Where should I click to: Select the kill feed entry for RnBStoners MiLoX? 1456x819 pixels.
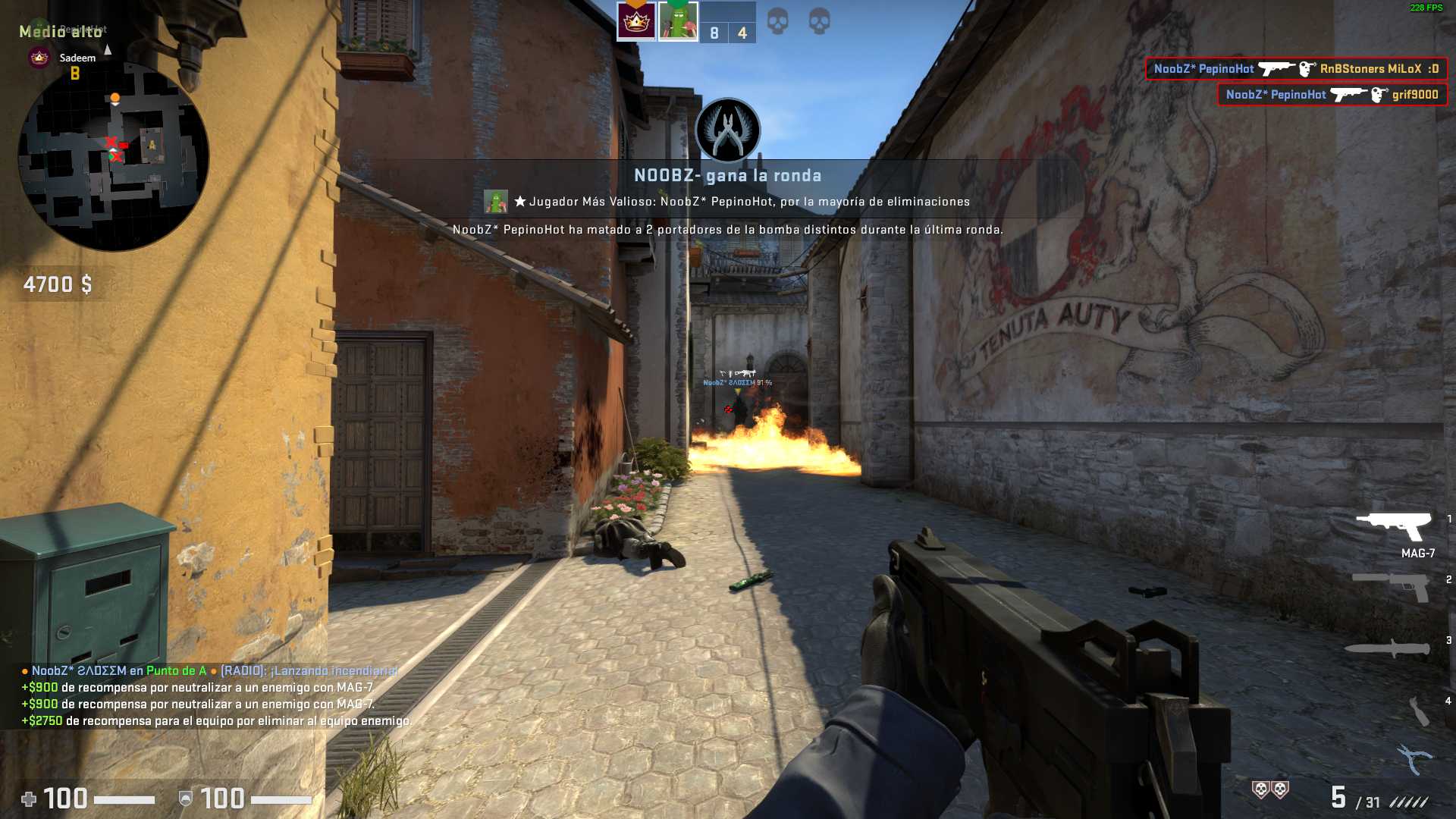click(1296, 69)
